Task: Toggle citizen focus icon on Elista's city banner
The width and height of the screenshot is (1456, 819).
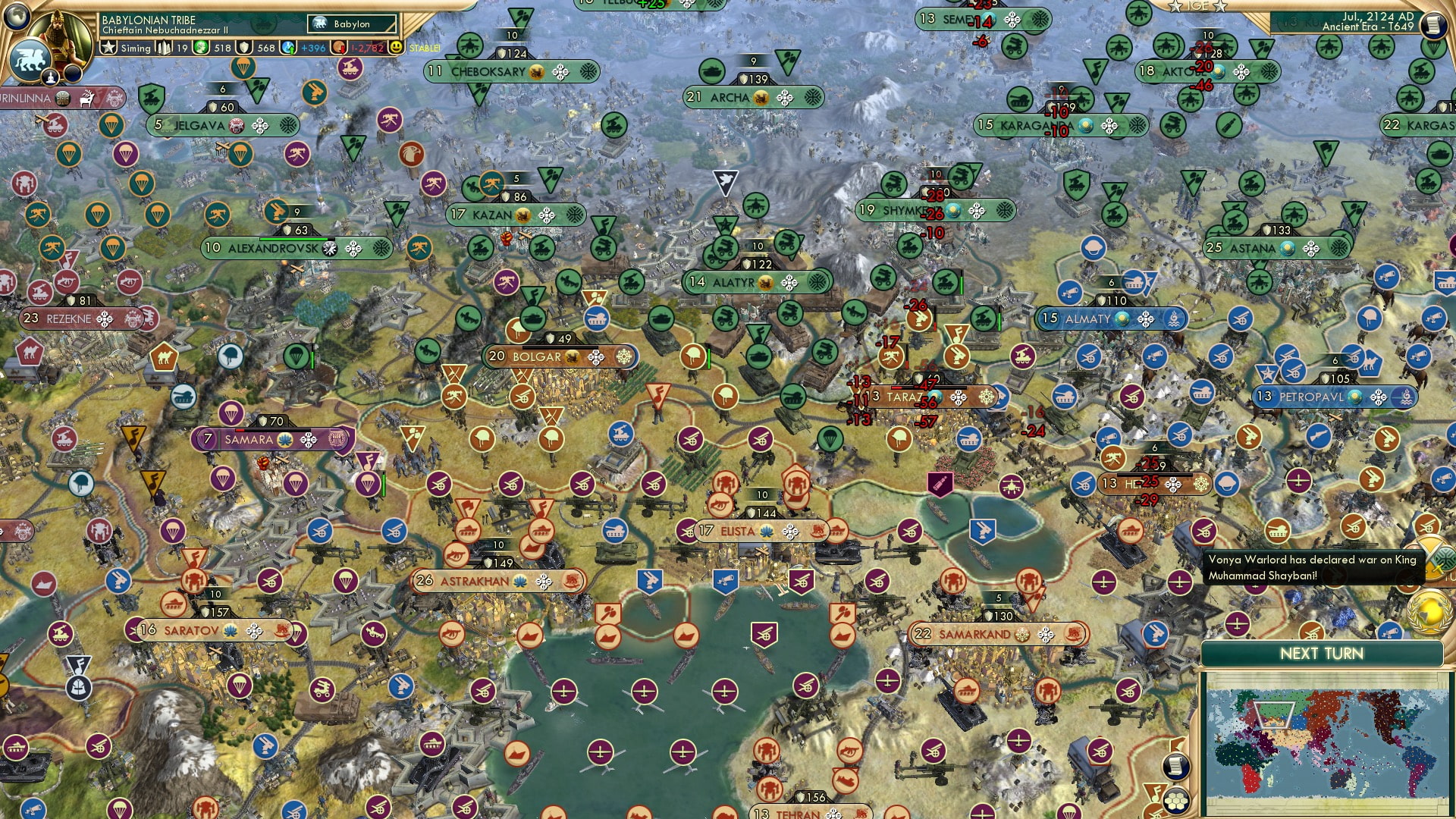Action: [766, 532]
